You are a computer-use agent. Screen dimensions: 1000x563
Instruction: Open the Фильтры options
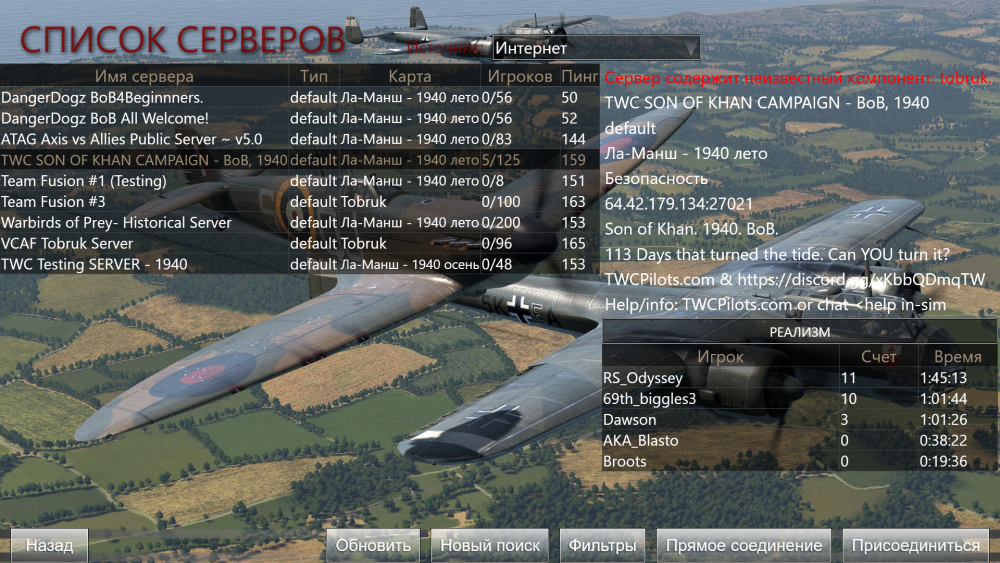[602, 545]
